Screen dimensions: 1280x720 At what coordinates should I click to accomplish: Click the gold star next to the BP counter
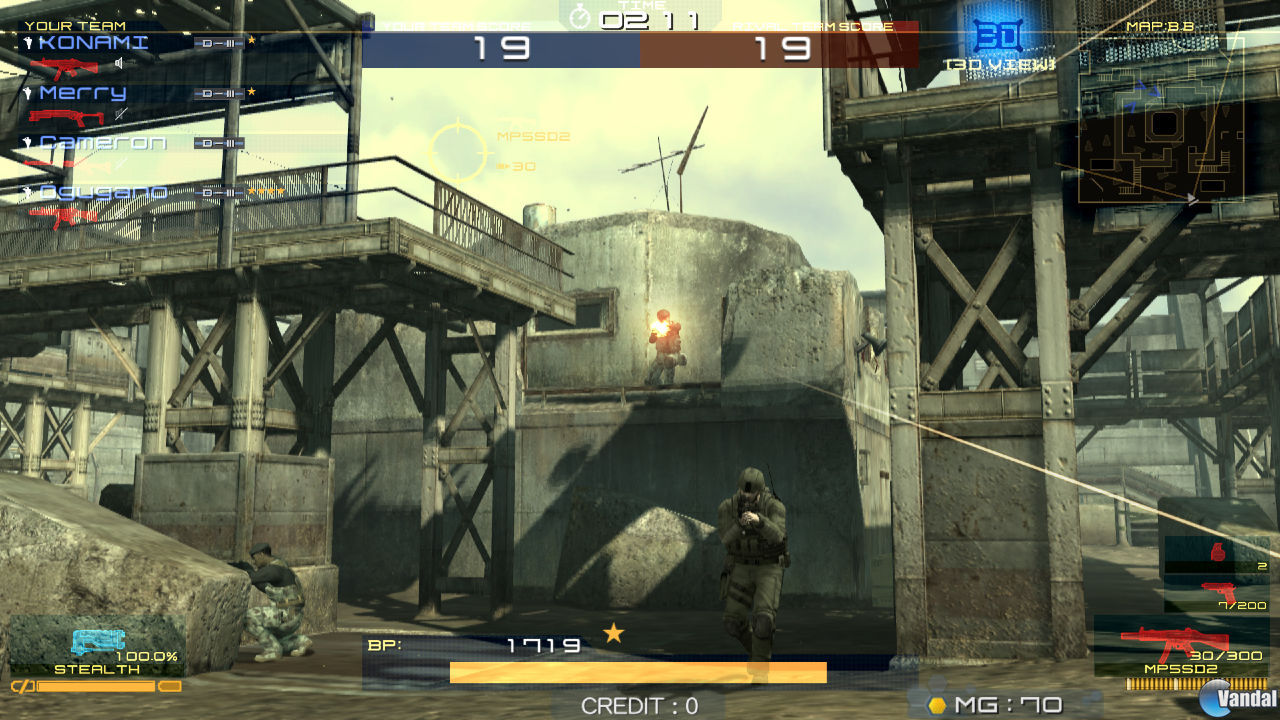614,634
